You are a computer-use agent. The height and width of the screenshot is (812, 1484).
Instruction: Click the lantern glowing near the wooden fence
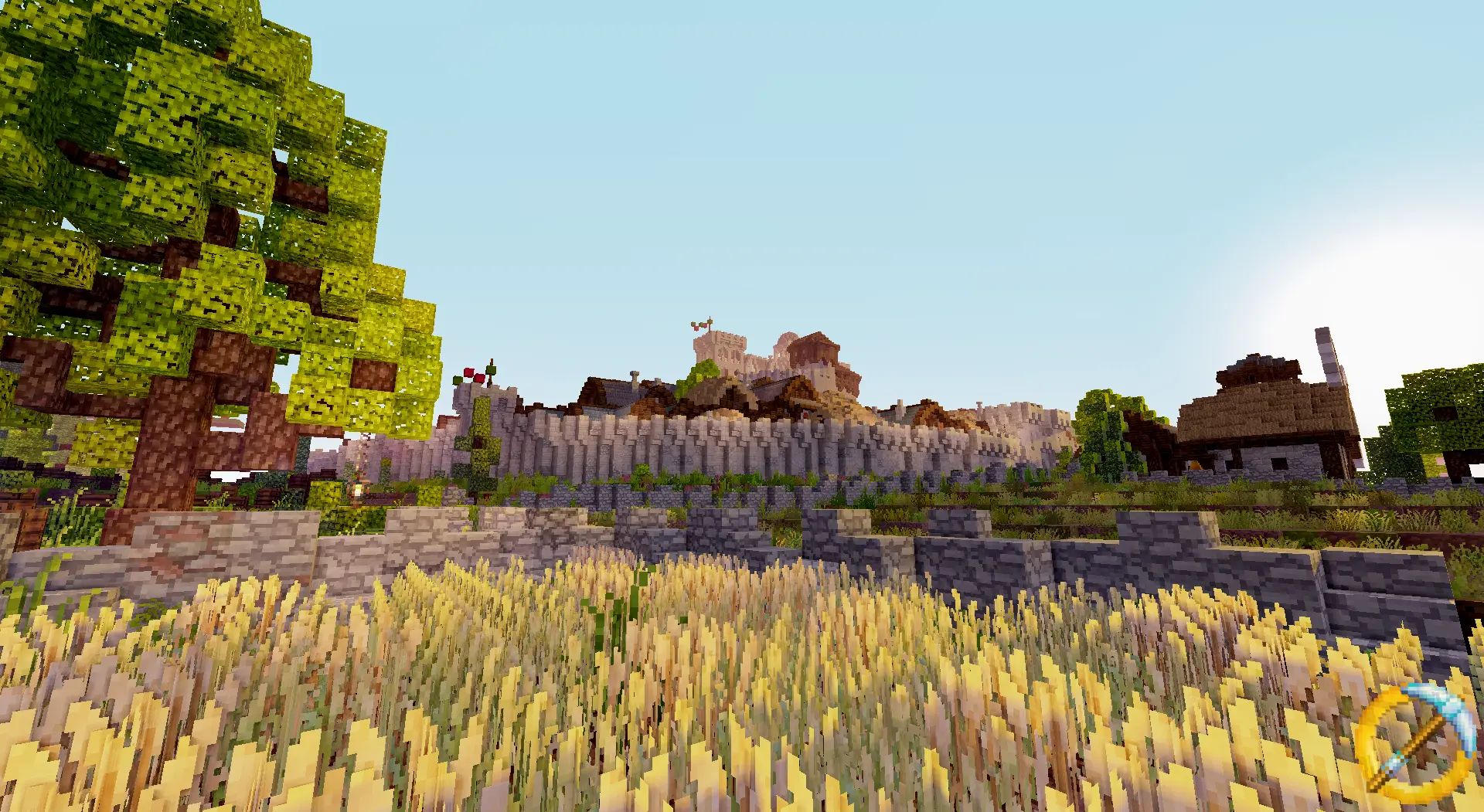tap(357, 488)
